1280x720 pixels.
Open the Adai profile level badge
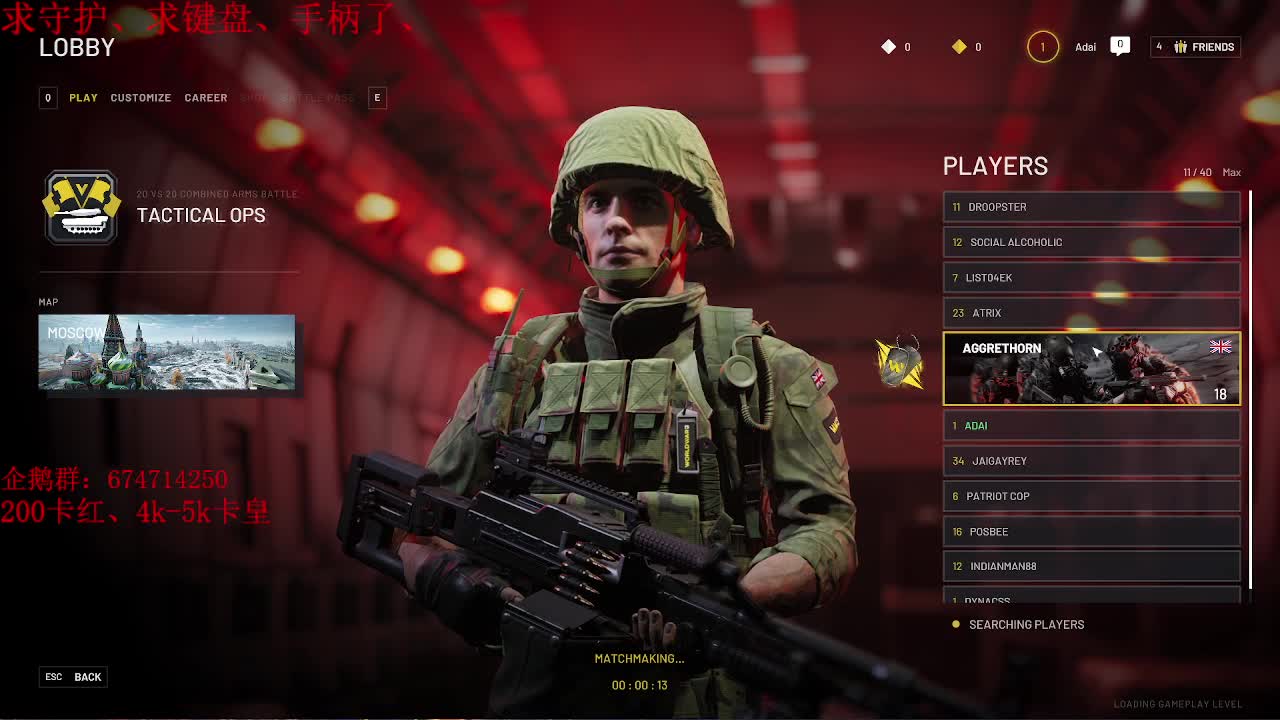[1042, 47]
